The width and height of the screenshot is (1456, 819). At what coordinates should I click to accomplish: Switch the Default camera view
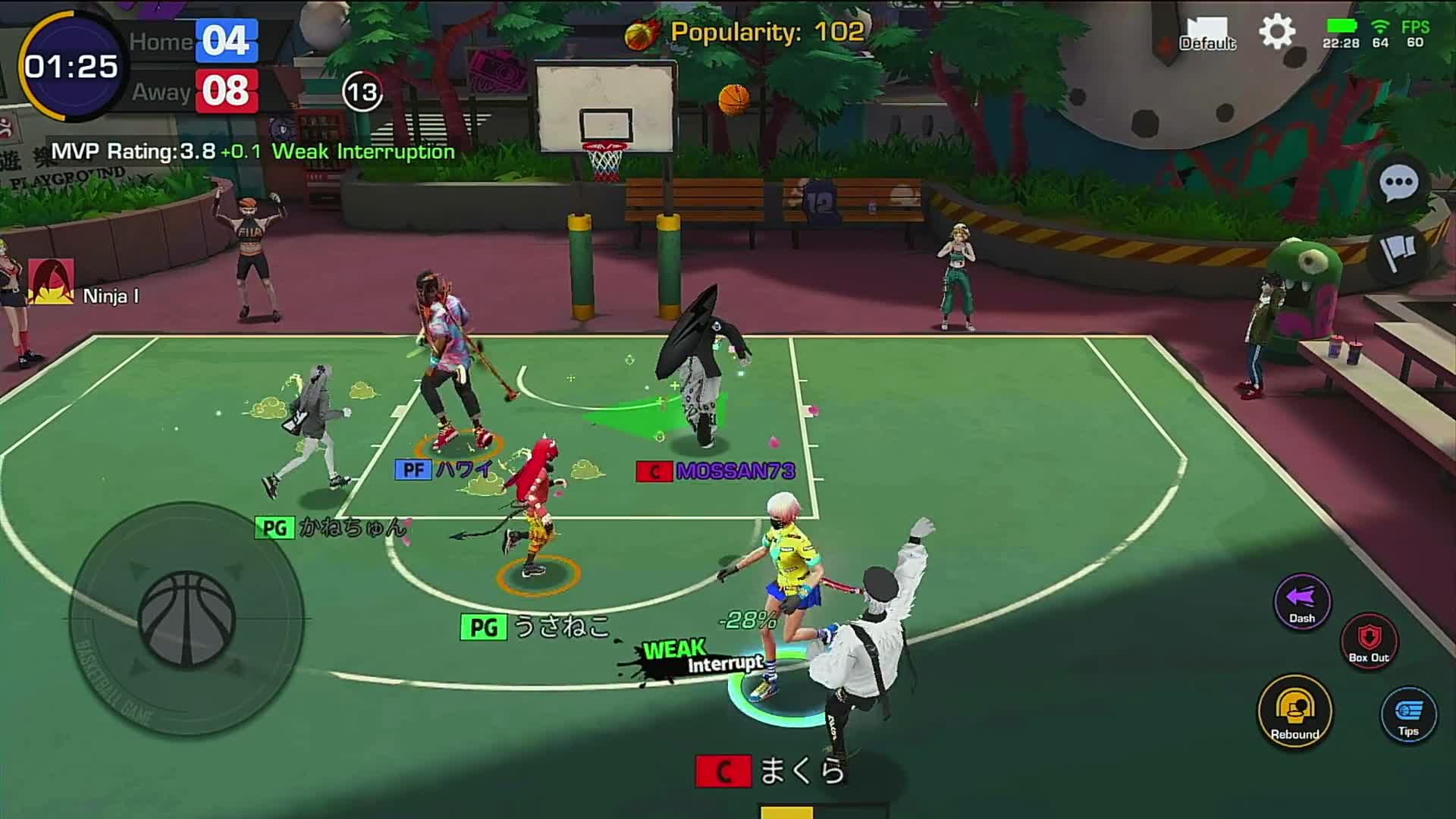pos(1208,34)
